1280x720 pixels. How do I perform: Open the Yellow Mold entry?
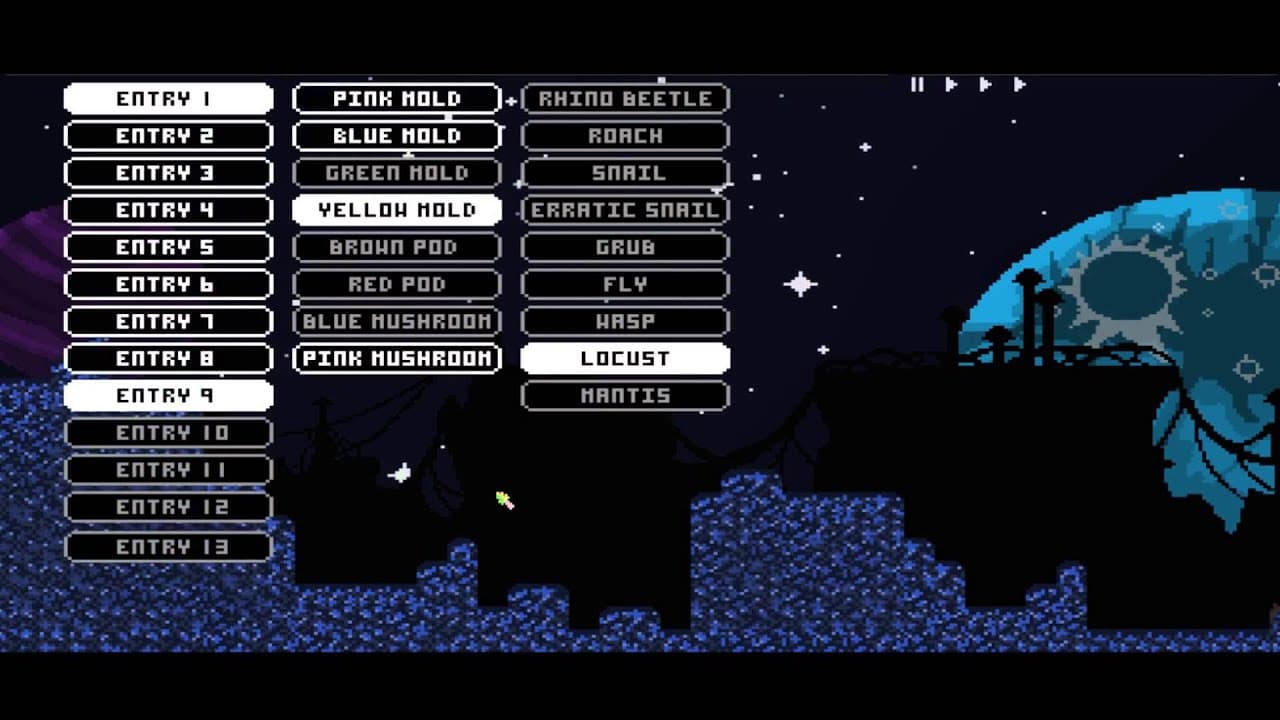pos(396,210)
